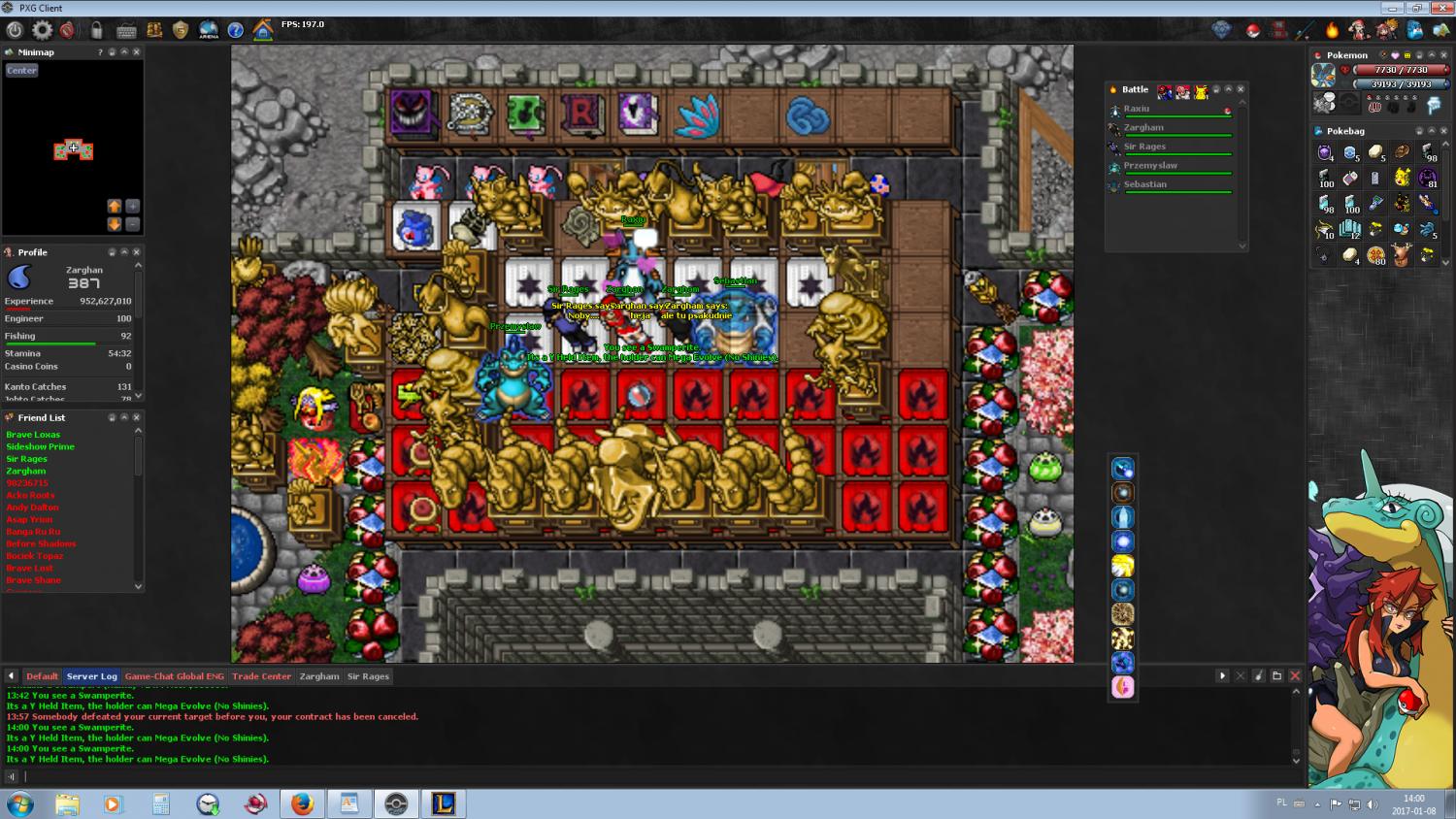Open the Arena icon in the toolbar
The width and height of the screenshot is (1456, 819).
(208, 30)
